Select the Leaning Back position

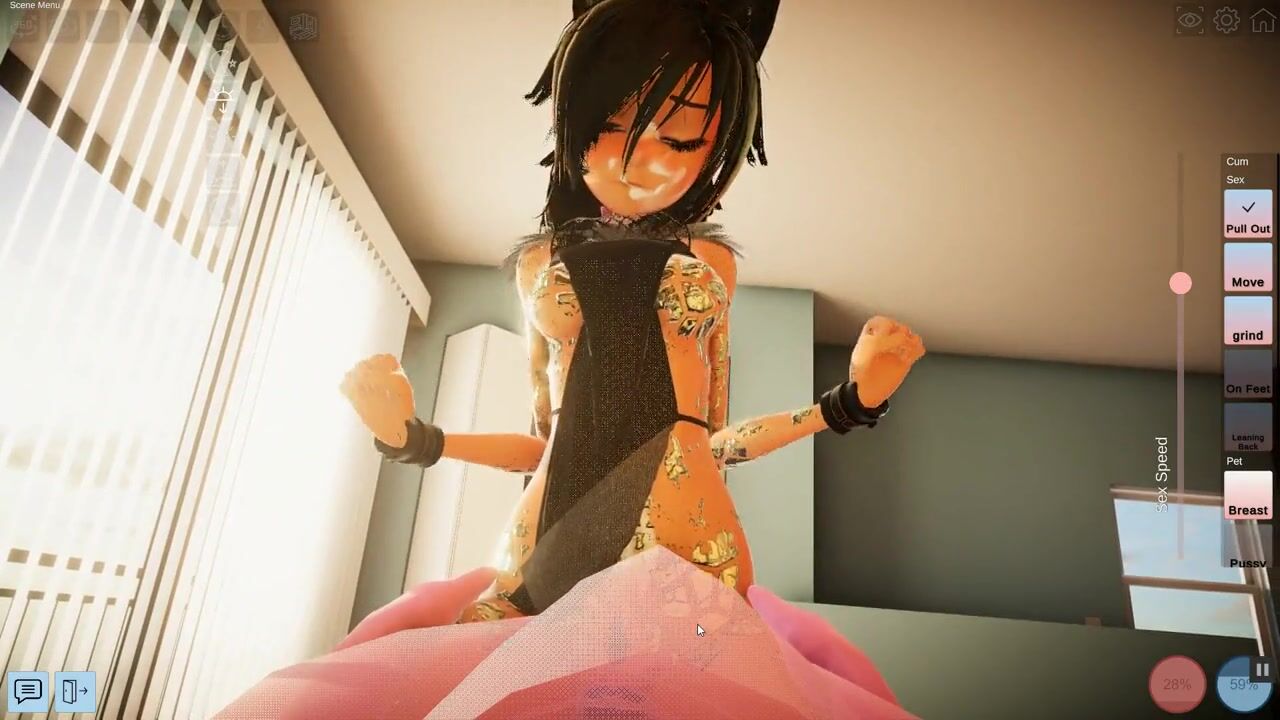click(1248, 428)
